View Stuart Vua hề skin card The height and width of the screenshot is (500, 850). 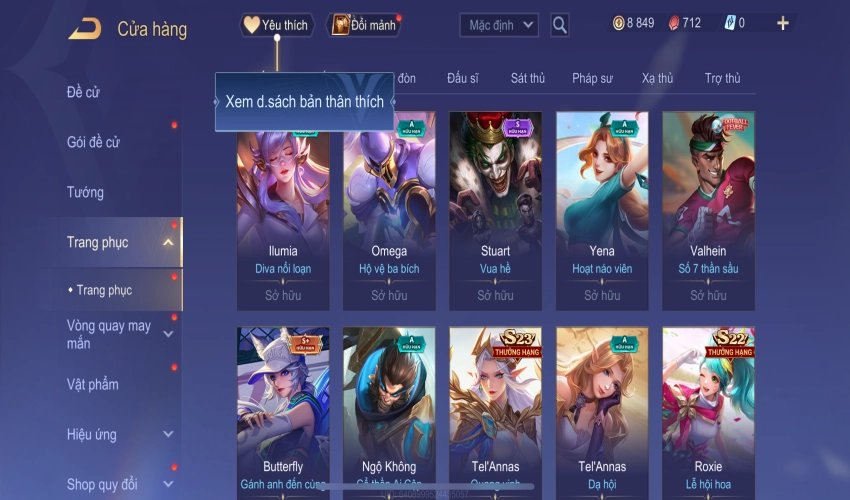(495, 210)
